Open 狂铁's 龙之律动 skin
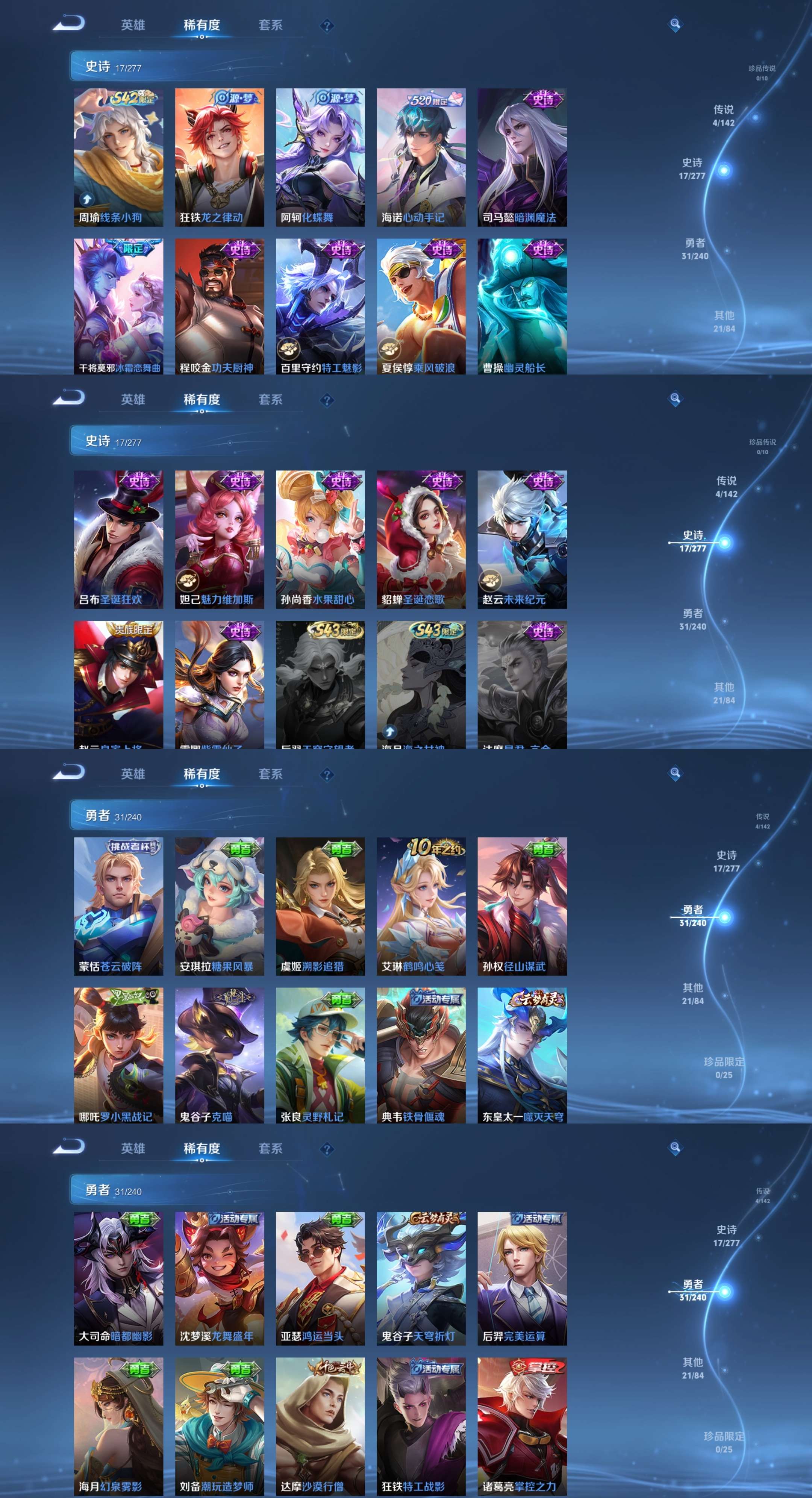Screen dimensions: 812x1498 pyautogui.click(x=219, y=157)
